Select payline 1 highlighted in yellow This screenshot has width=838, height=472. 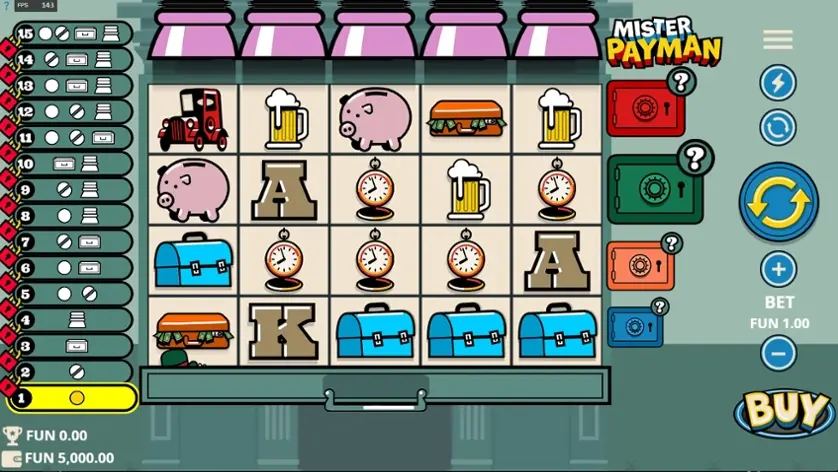point(72,398)
